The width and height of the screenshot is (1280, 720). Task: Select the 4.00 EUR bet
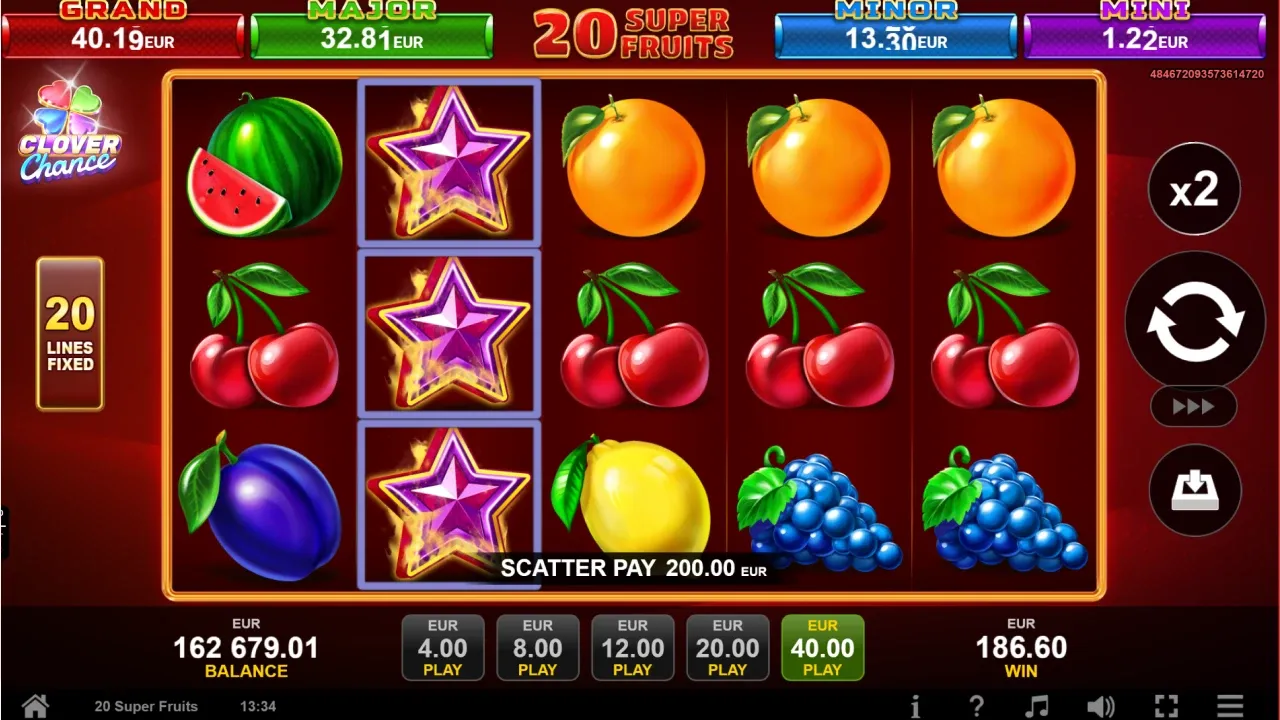point(442,647)
